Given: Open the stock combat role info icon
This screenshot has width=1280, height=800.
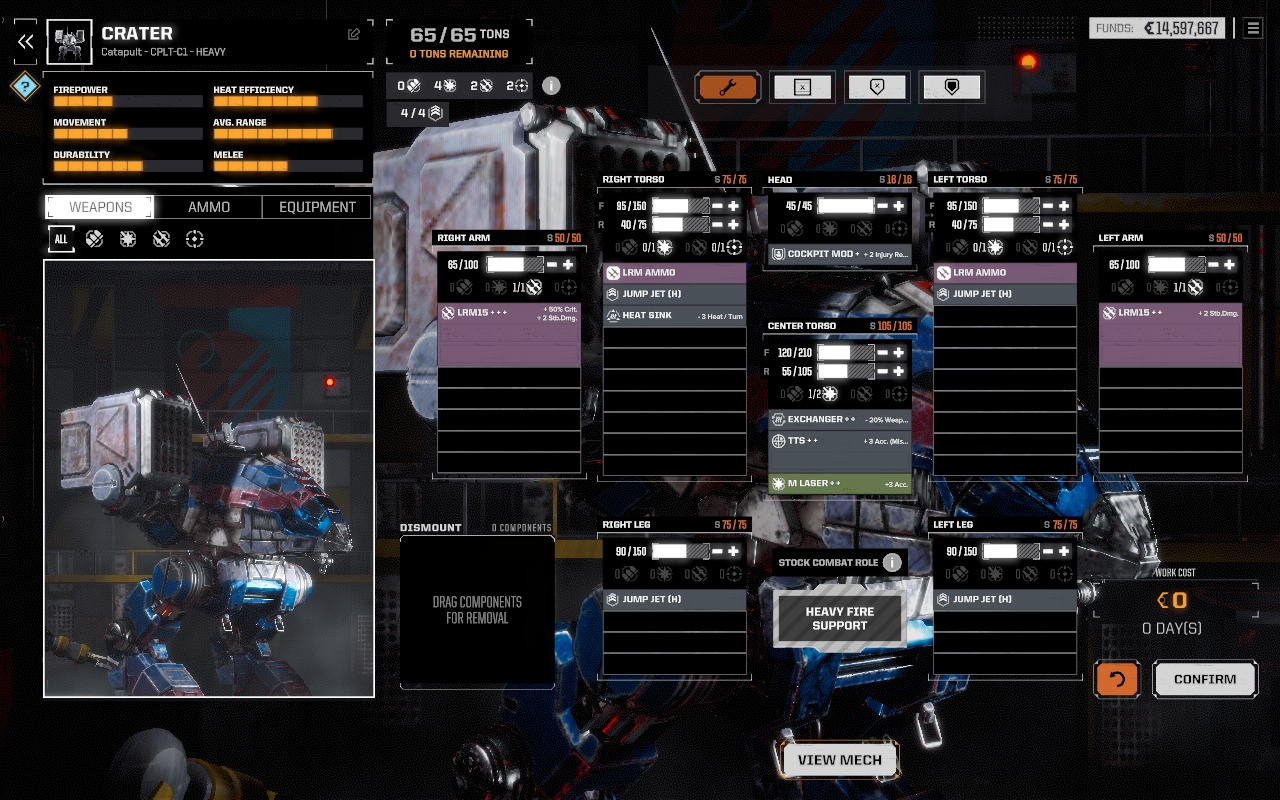Looking at the screenshot, I should (x=892, y=562).
